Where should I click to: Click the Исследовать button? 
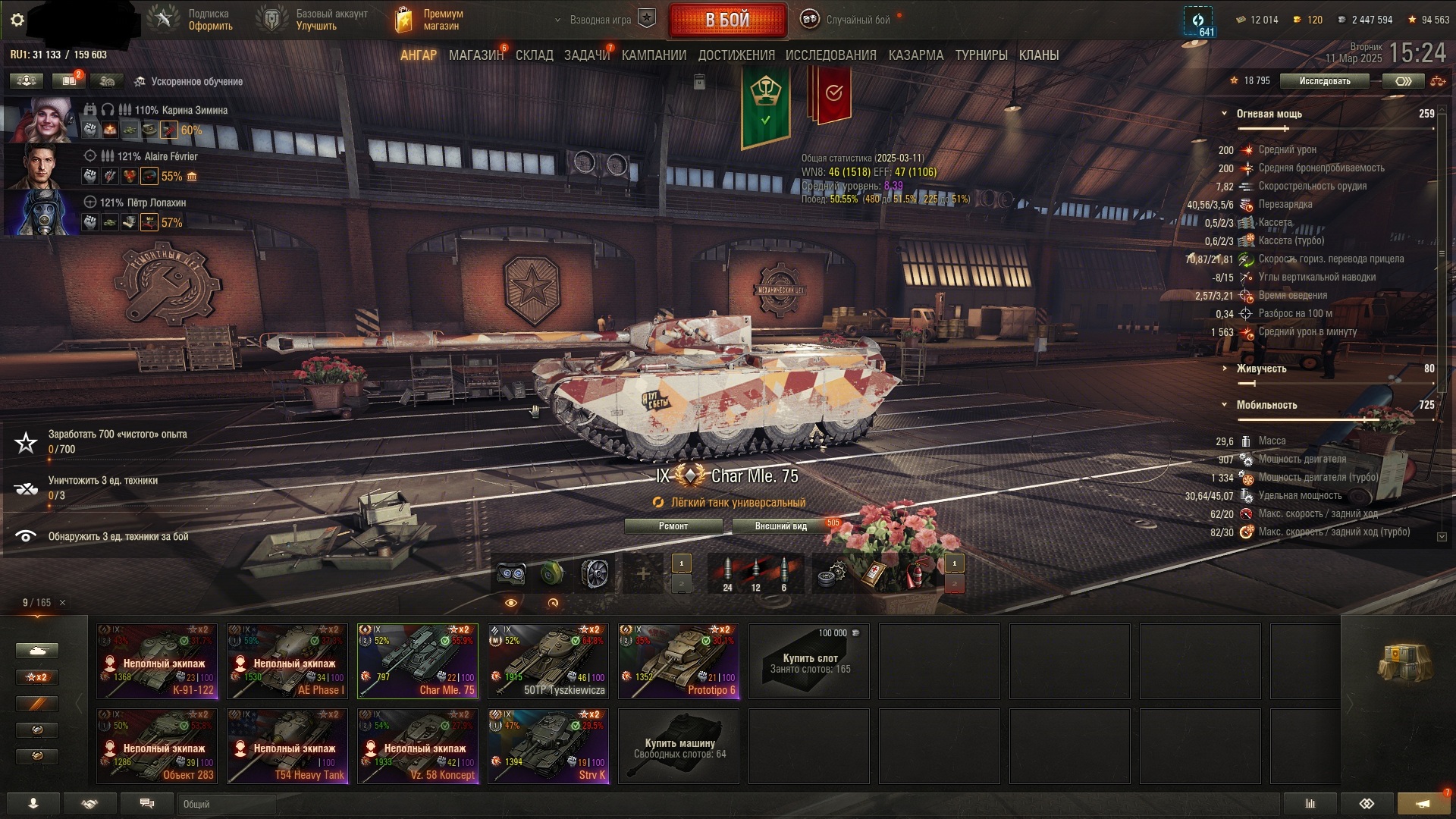[1324, 81]
